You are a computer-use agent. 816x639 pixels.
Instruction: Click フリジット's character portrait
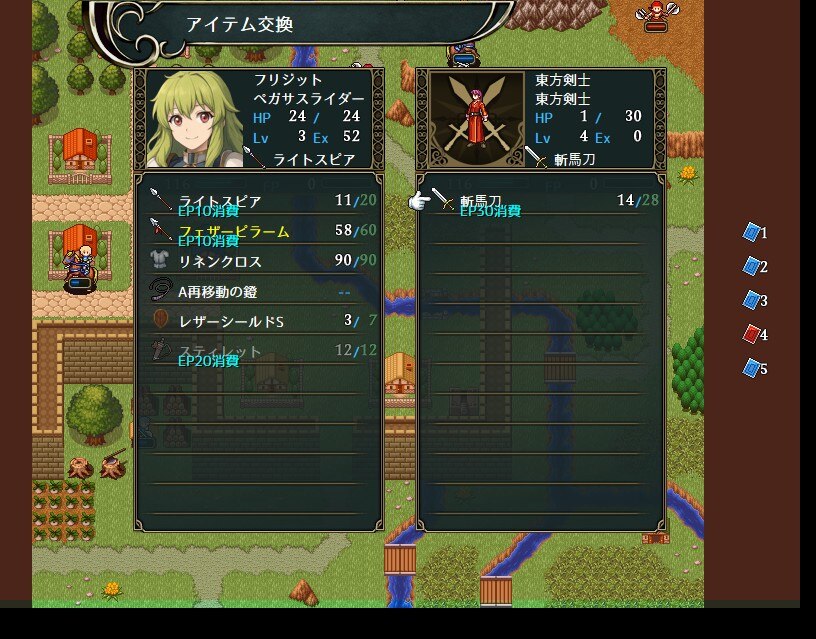pyautogui.click(x=192, y=119)
